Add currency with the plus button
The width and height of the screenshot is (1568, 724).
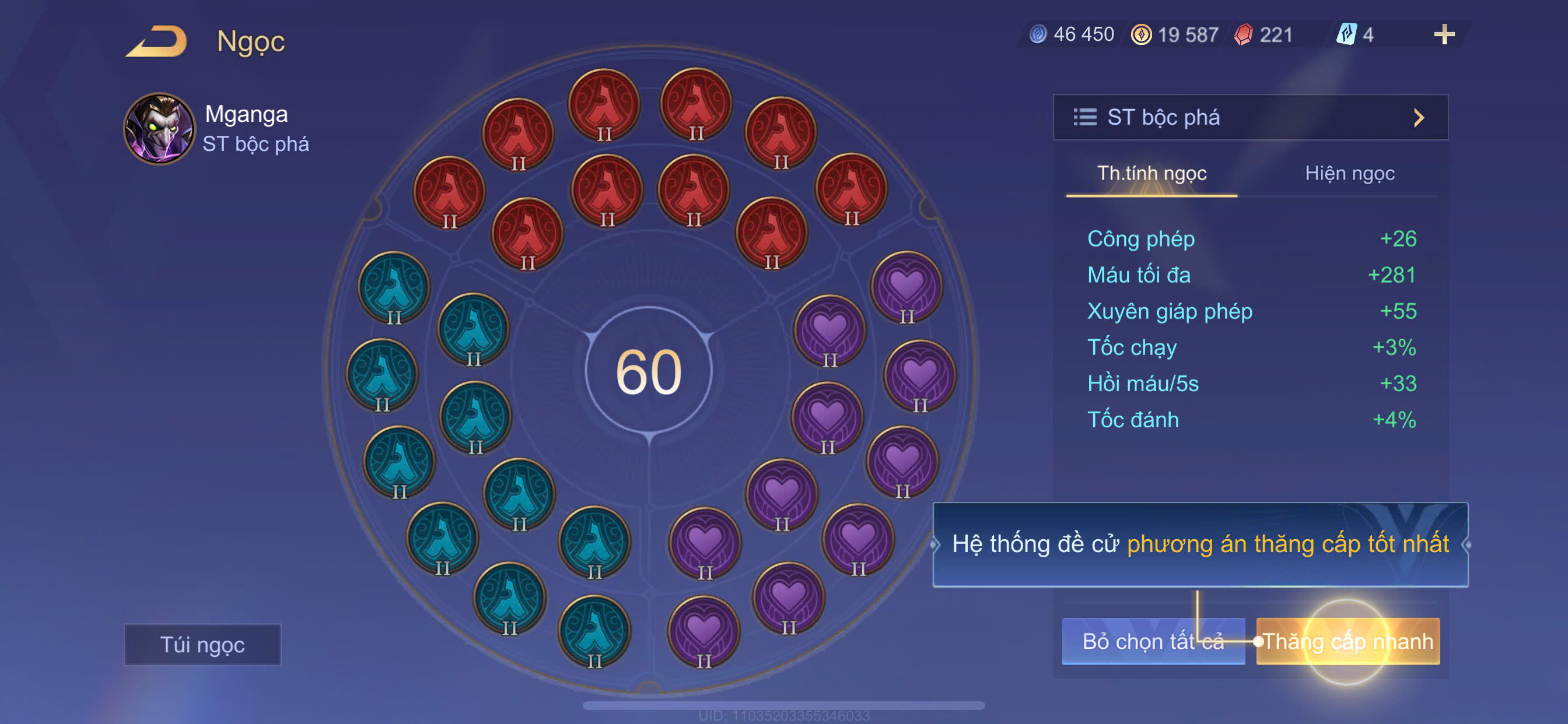tap(1443, 34)
